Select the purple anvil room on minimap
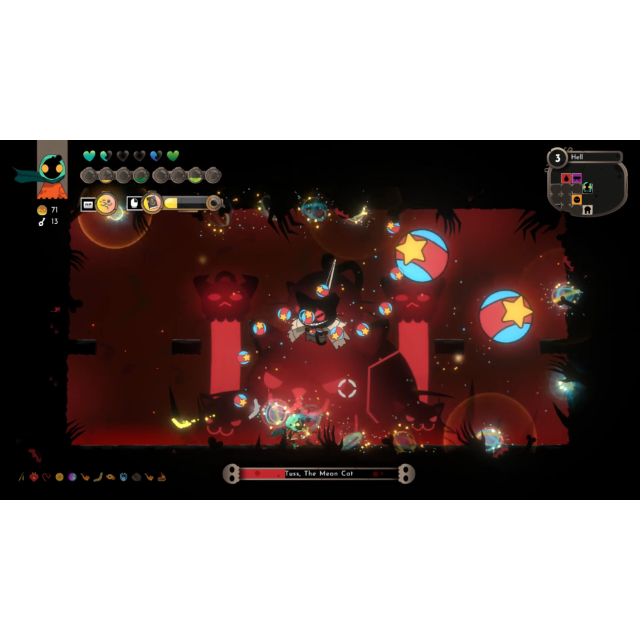 (x=577, y=178)
